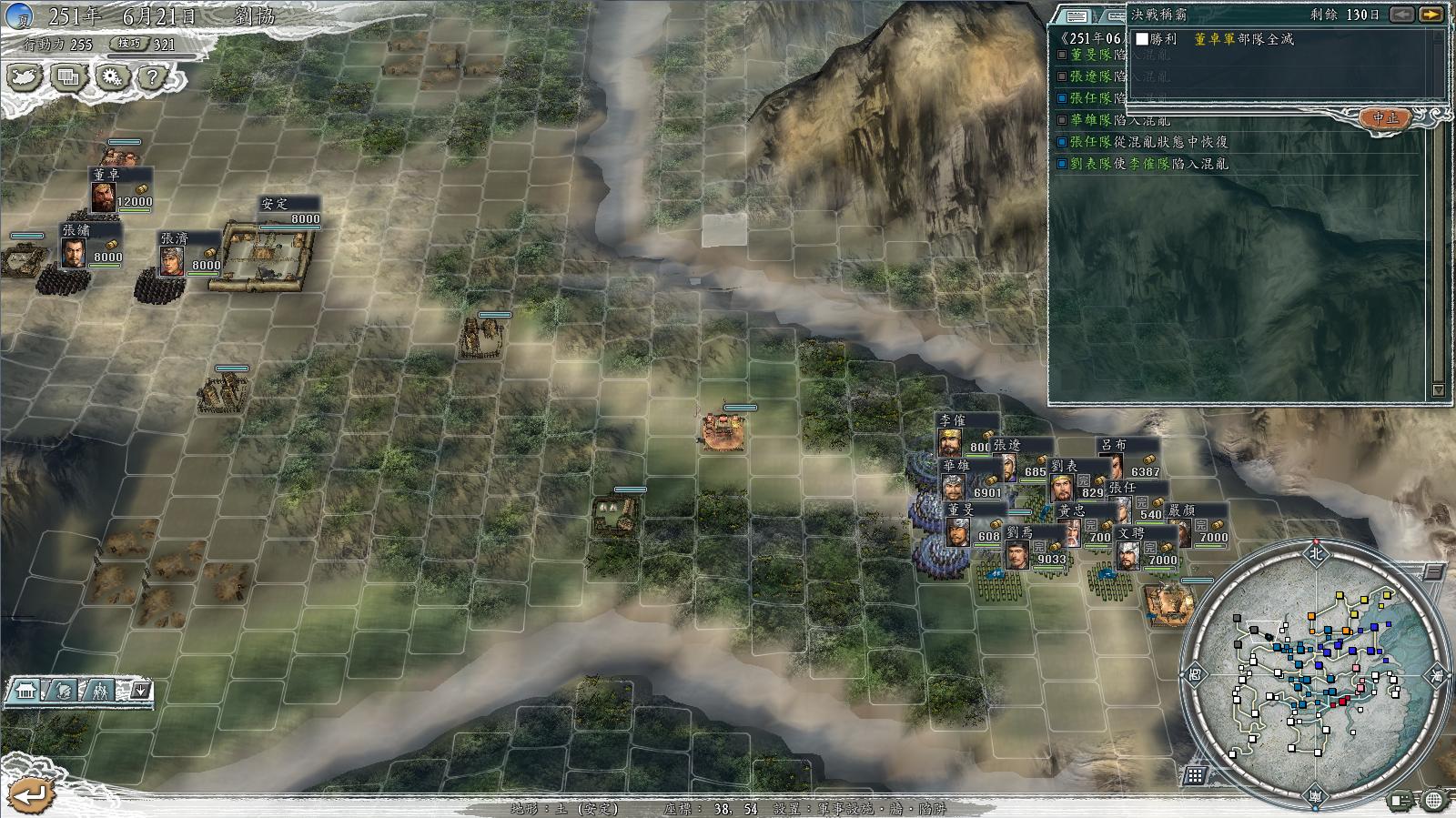Click the globe icon button
The height and width of the screenshot is (818, 1456).
click(x=1433, y=801)
